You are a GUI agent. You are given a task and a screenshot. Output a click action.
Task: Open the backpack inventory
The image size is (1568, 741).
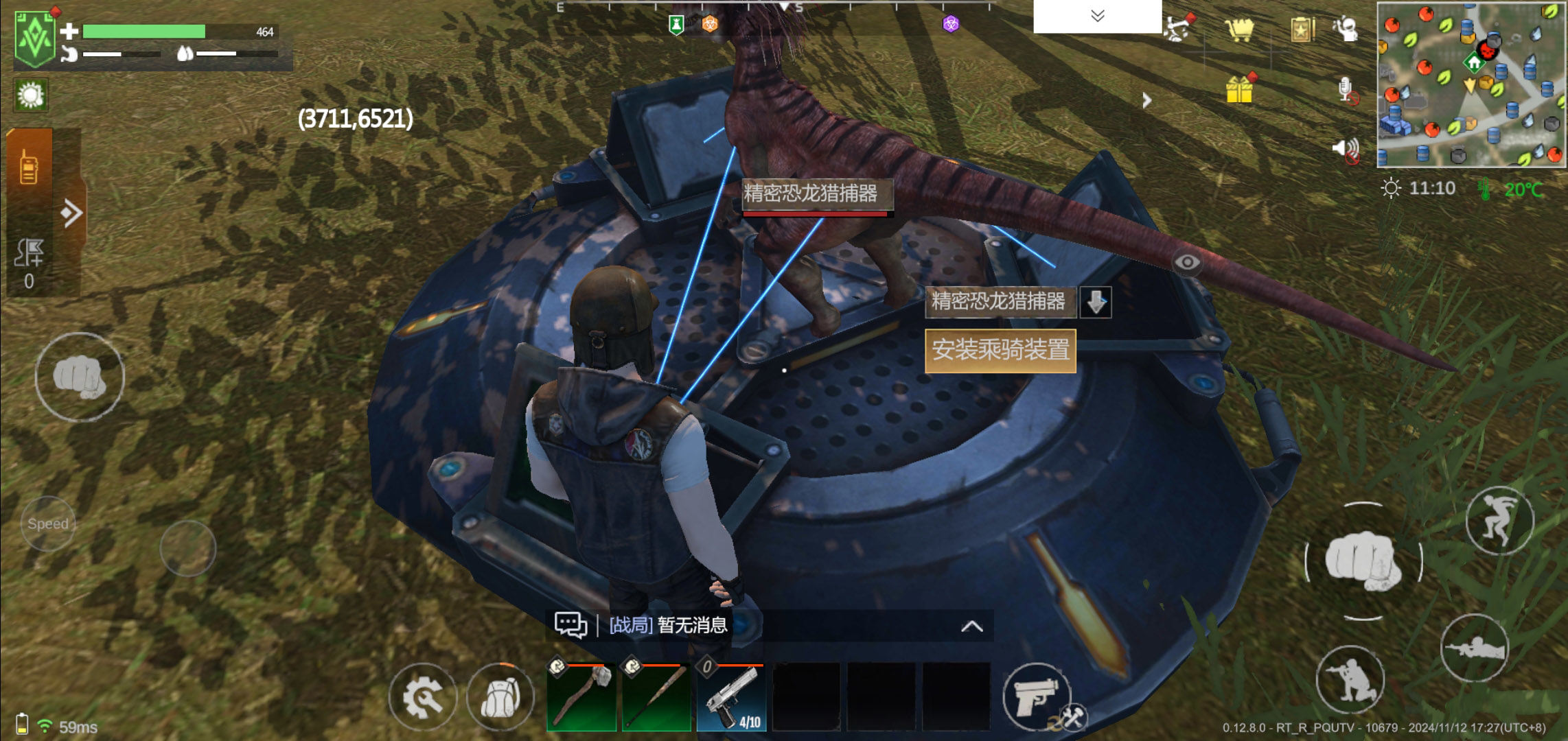[x=500, y=698]
